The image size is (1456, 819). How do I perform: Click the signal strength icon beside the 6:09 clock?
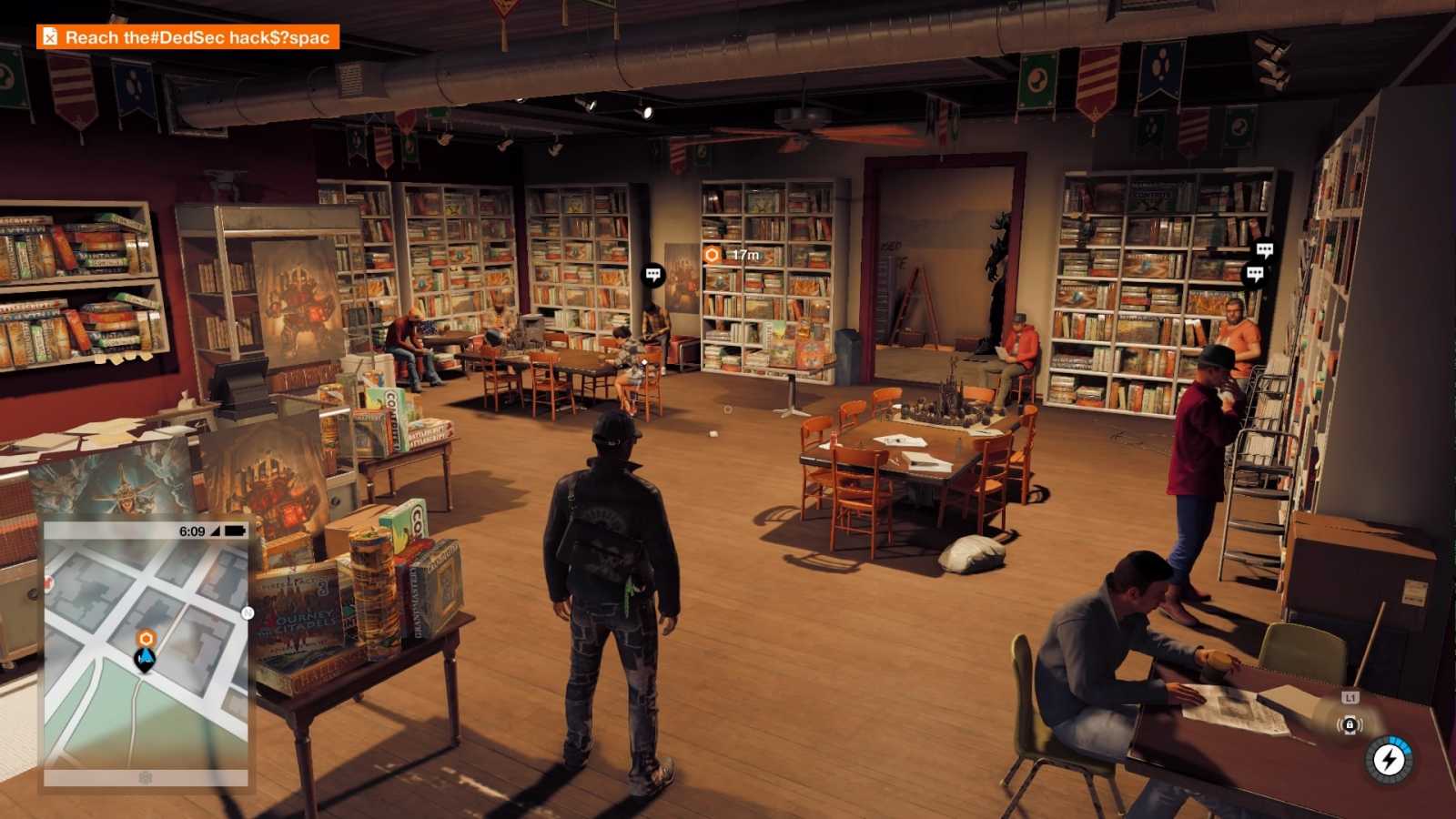(x=216, y=531)
